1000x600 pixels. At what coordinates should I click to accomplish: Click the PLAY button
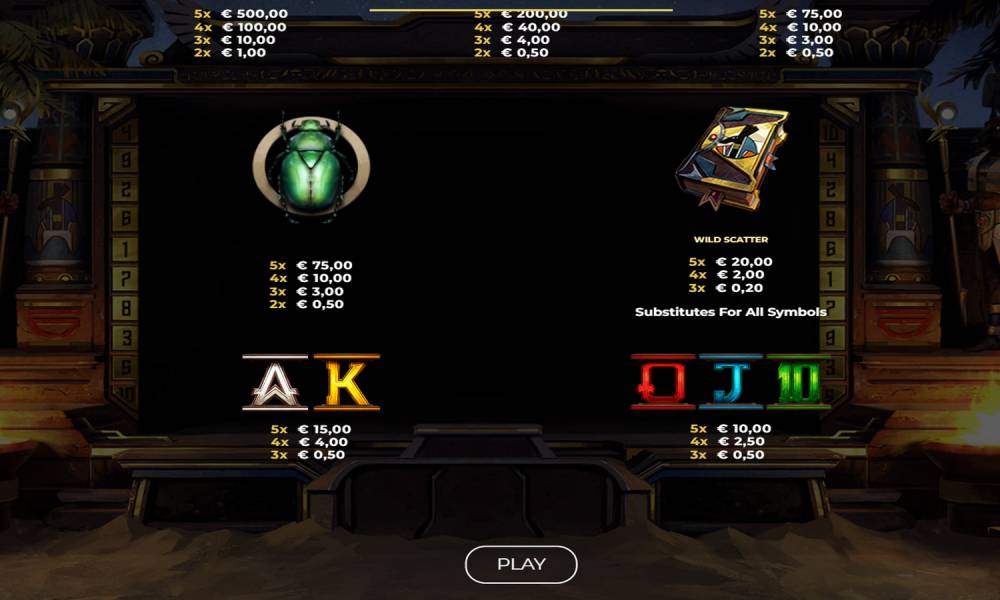pos(521,564)
